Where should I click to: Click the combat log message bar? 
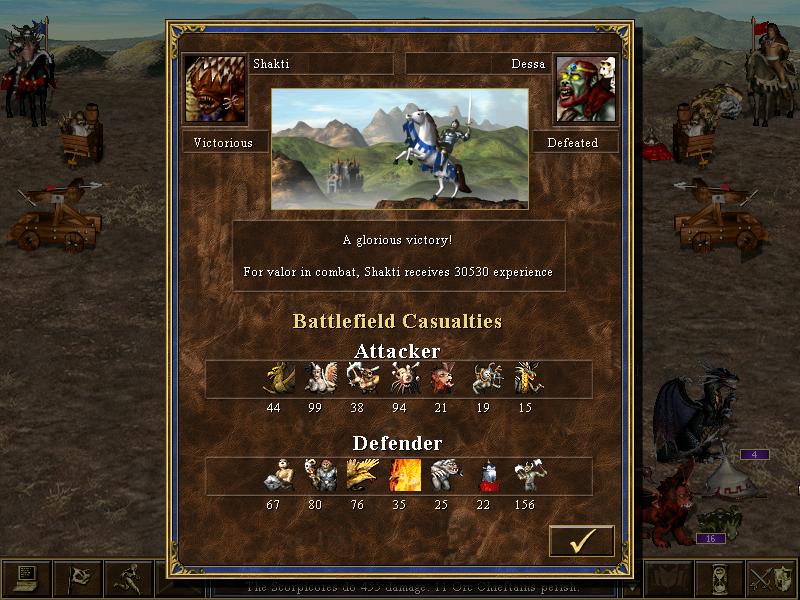tap(400, 588)
